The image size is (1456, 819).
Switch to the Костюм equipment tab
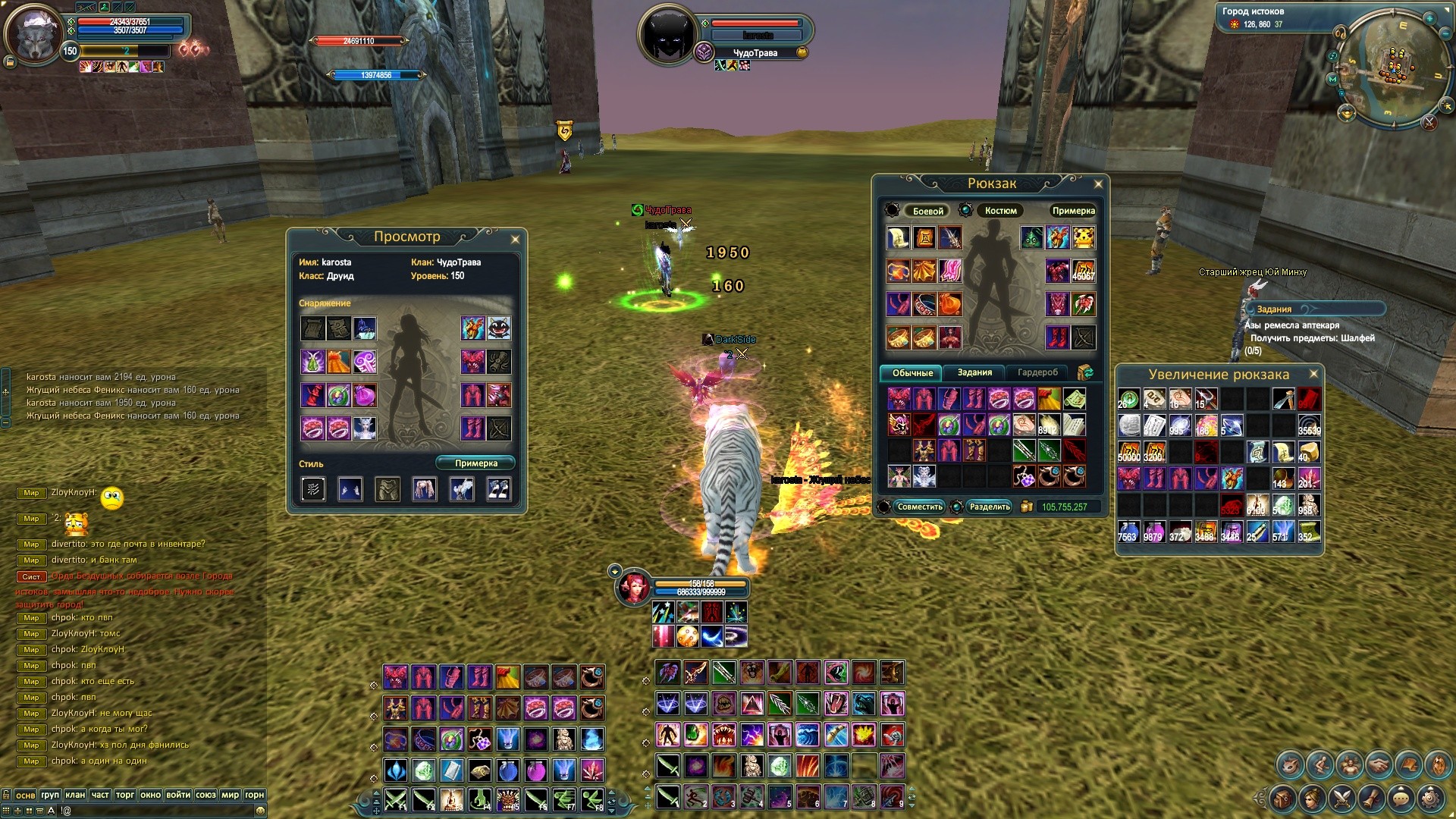pos(1000,211)
